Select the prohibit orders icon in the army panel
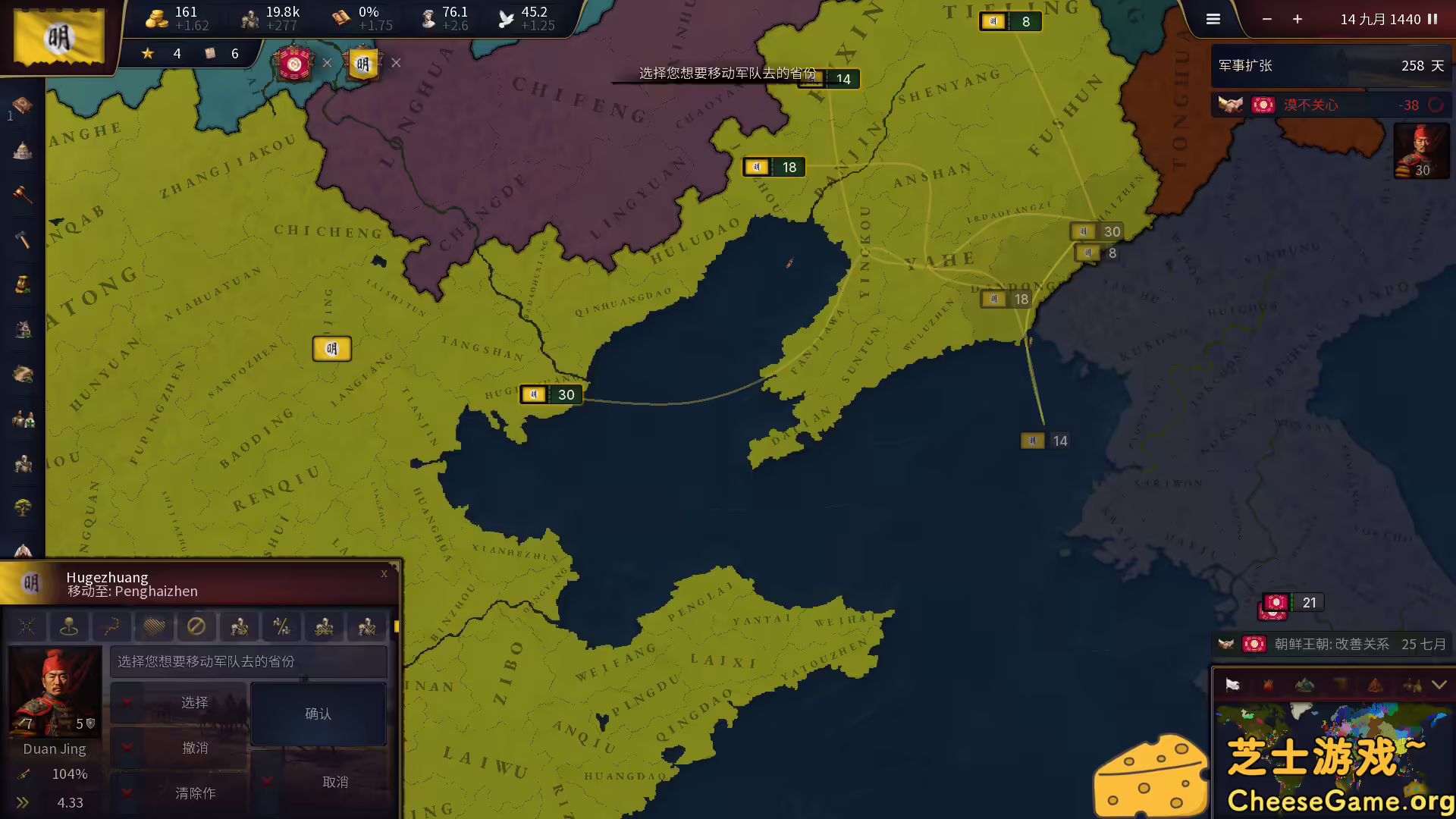This screenshot has width=1456, height=819. coord(197,626)
